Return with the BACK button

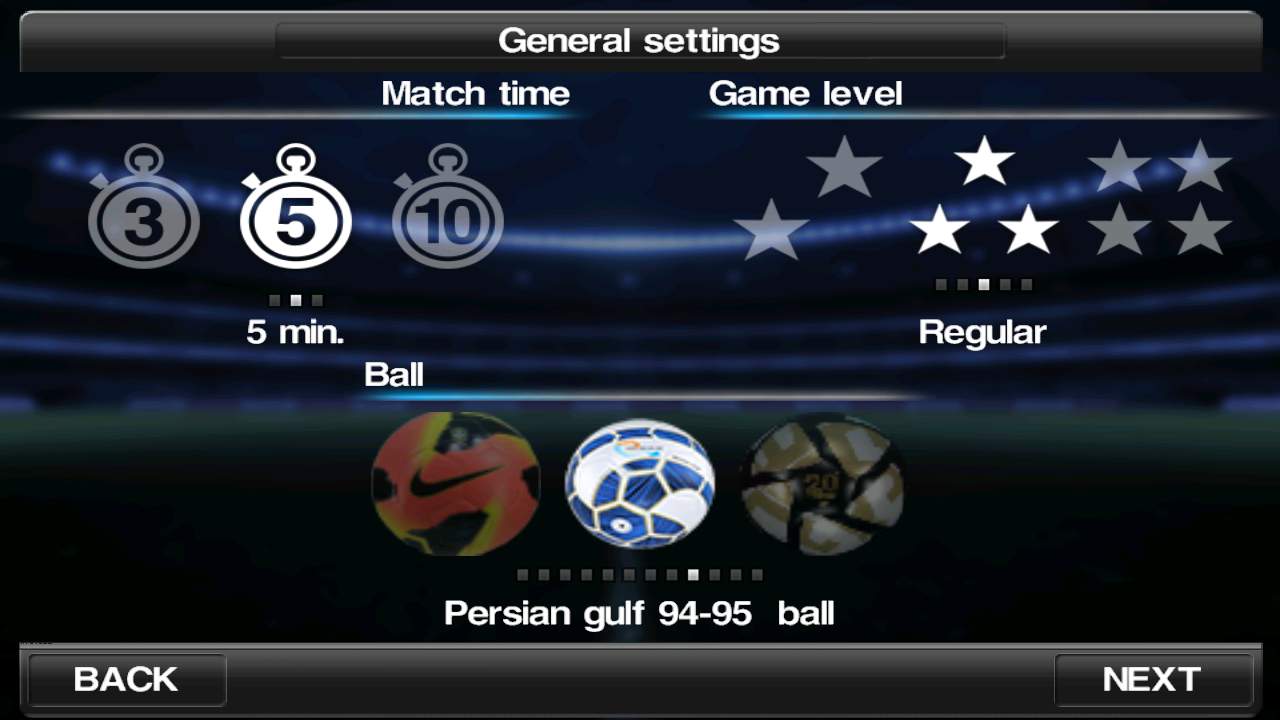(126, 680)
